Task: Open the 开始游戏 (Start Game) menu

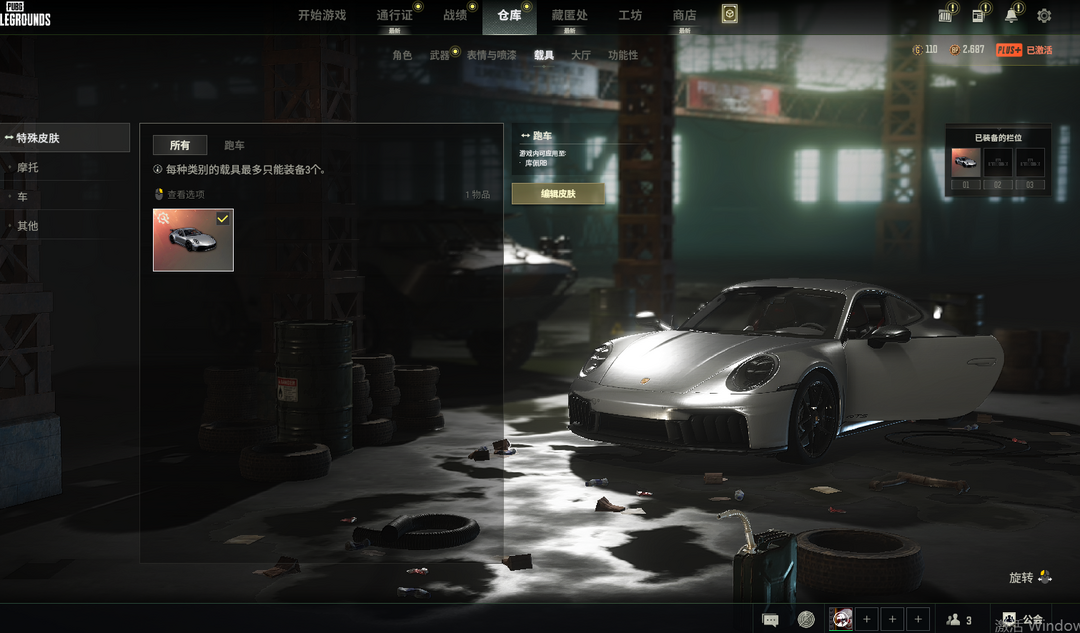Action: pos(321,15)
